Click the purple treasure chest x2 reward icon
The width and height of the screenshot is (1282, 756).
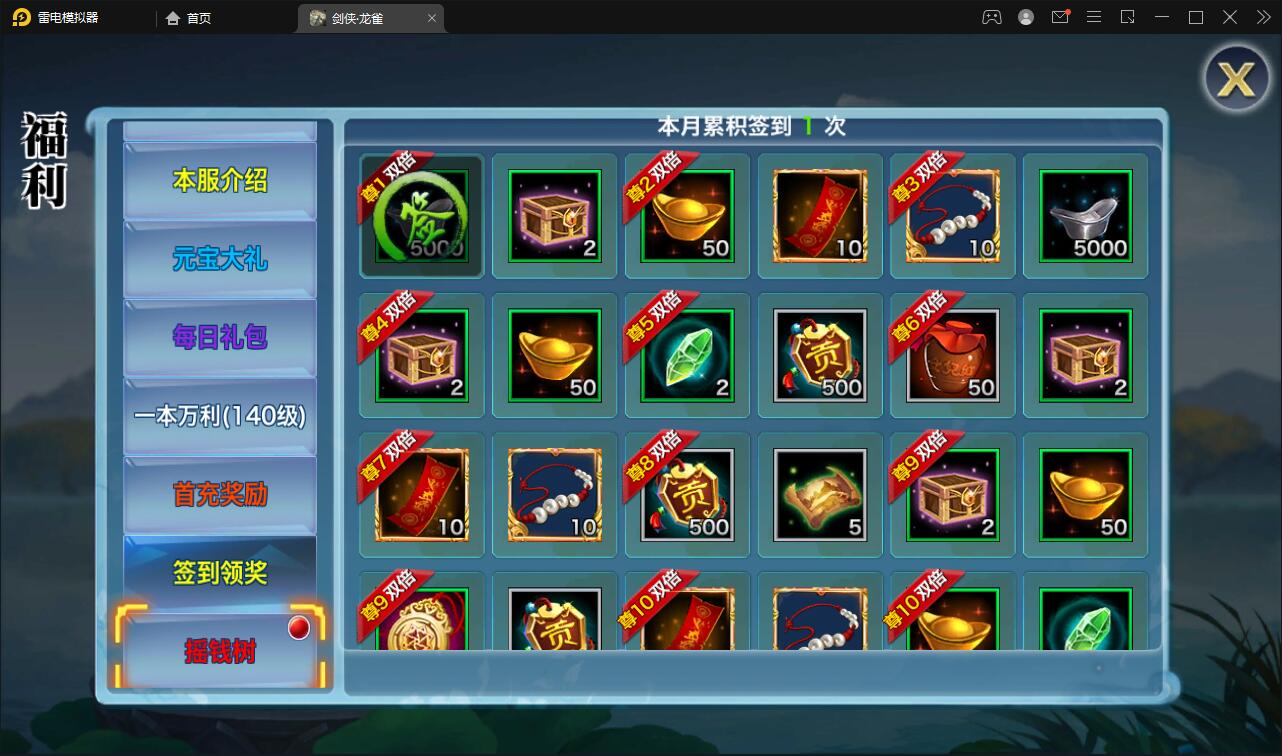(554, 215)
